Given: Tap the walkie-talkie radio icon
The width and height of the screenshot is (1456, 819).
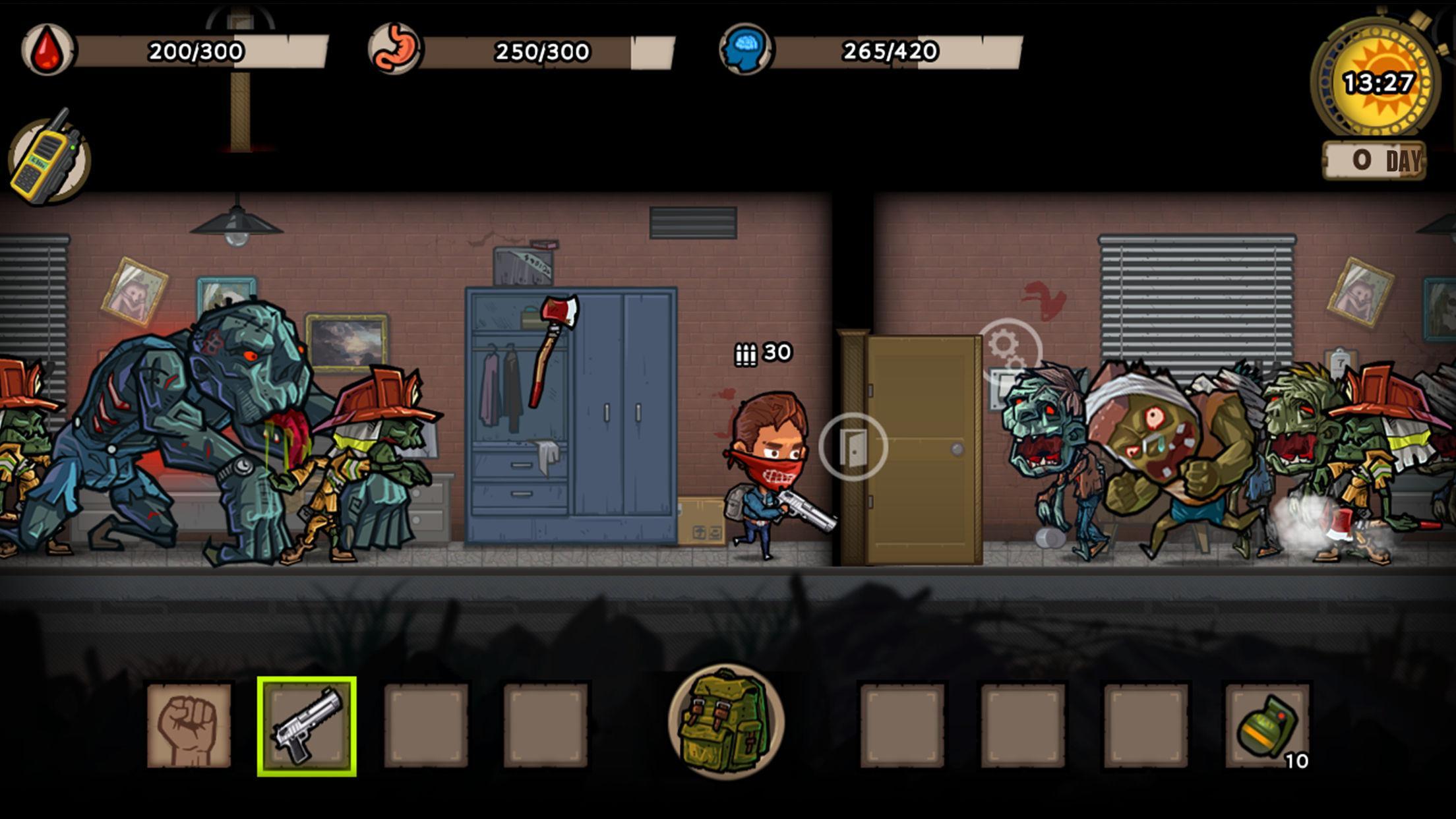Looking at the screenshot, I should [x=49, y=156].
